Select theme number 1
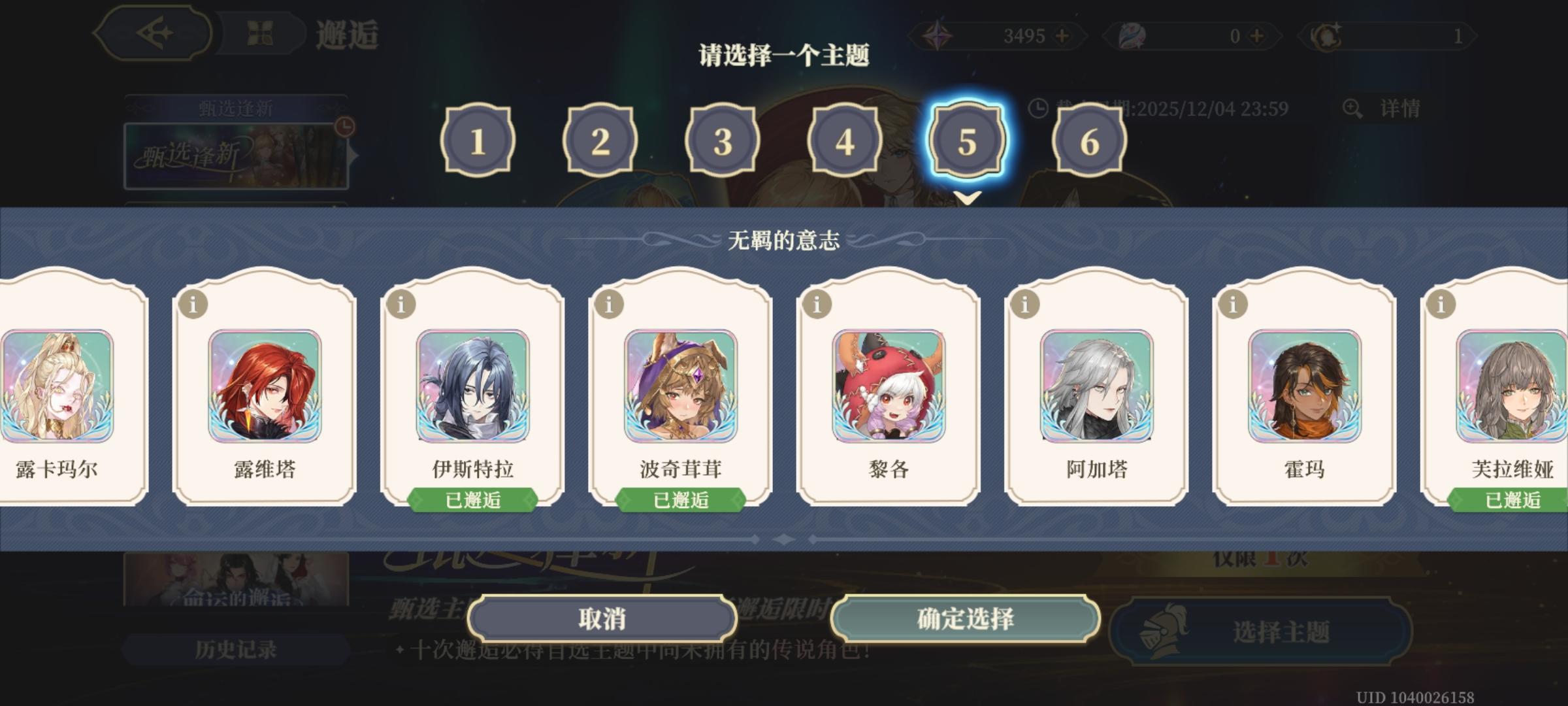 pyautogui.click(x=479, y=142)
